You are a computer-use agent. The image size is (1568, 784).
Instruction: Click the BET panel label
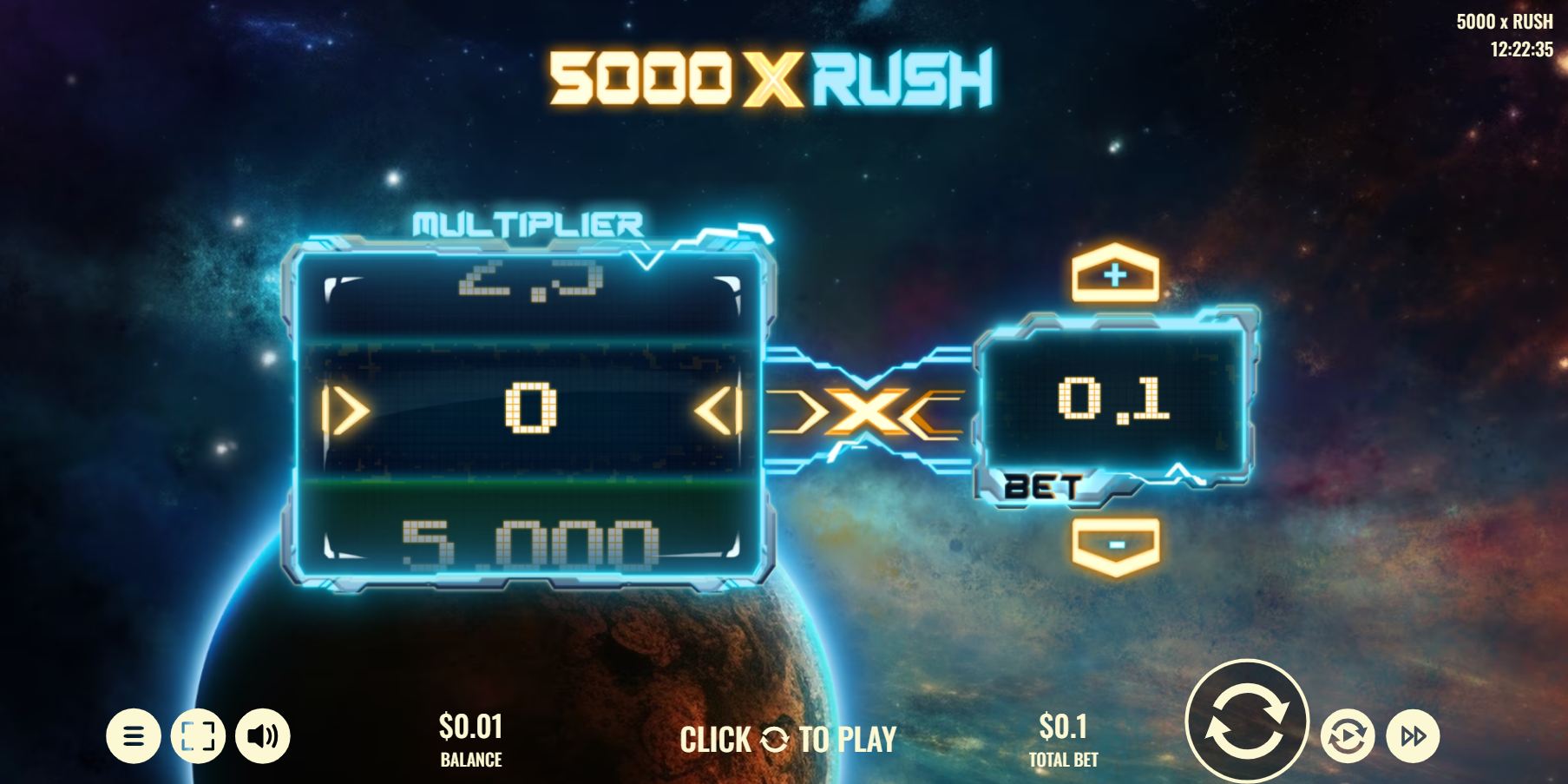coord(1040,488)
